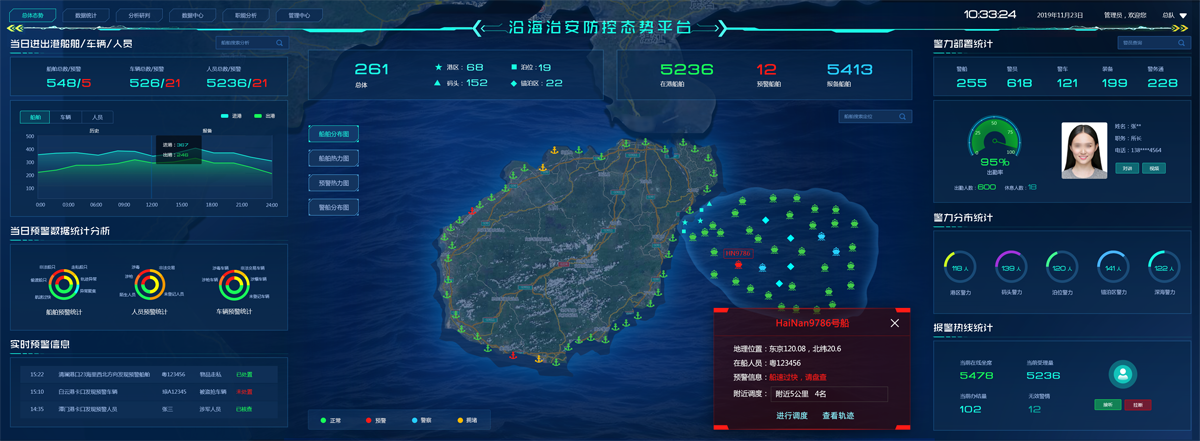1200x441 pixels.
Task: Hang up with the red hotline button
Action: tap(1138, 405)
